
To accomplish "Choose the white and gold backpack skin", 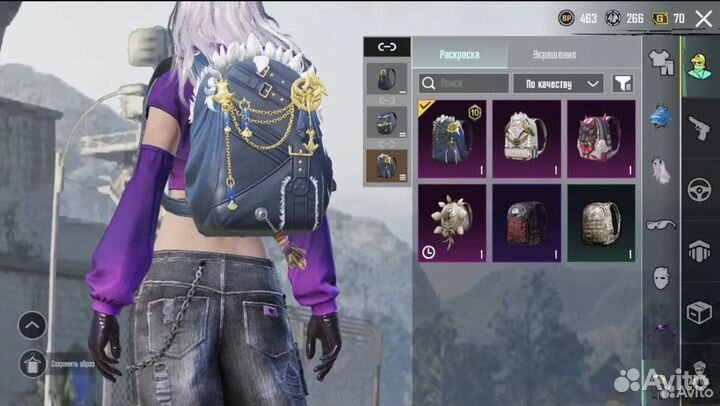I will (x=527, y=138).
